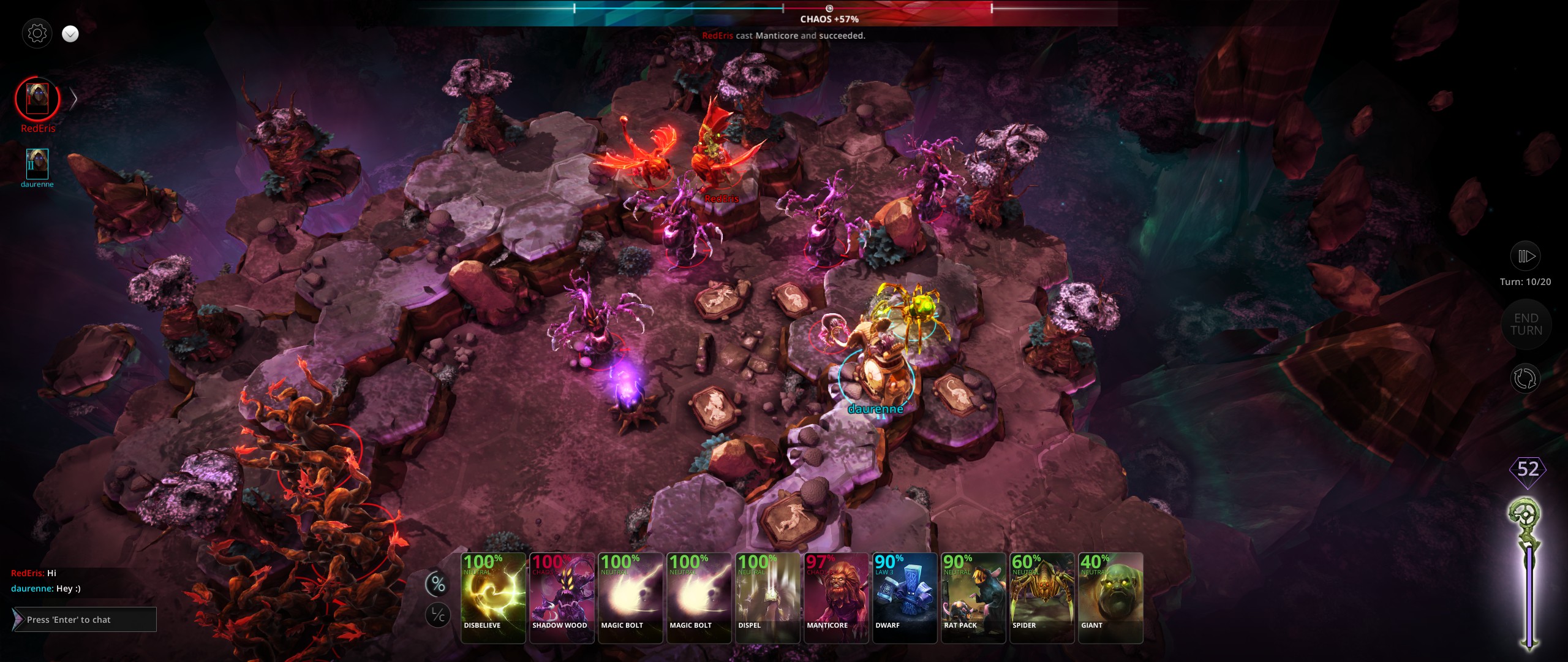Select RedEris player portrait
This screenshot has height=662, width=1568.
(37, 99)
